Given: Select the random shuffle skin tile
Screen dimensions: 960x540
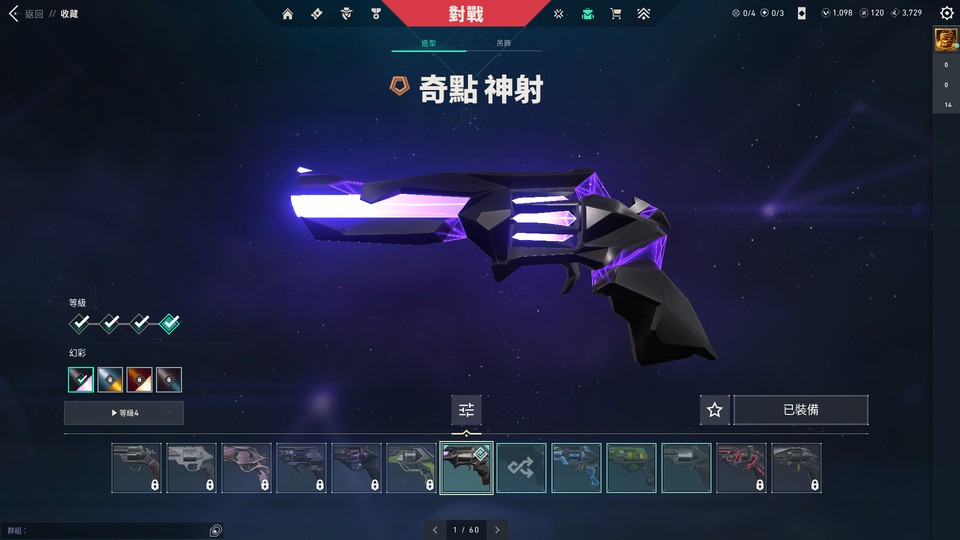Looking at the screenshot, I should click(x=521, y=468).
